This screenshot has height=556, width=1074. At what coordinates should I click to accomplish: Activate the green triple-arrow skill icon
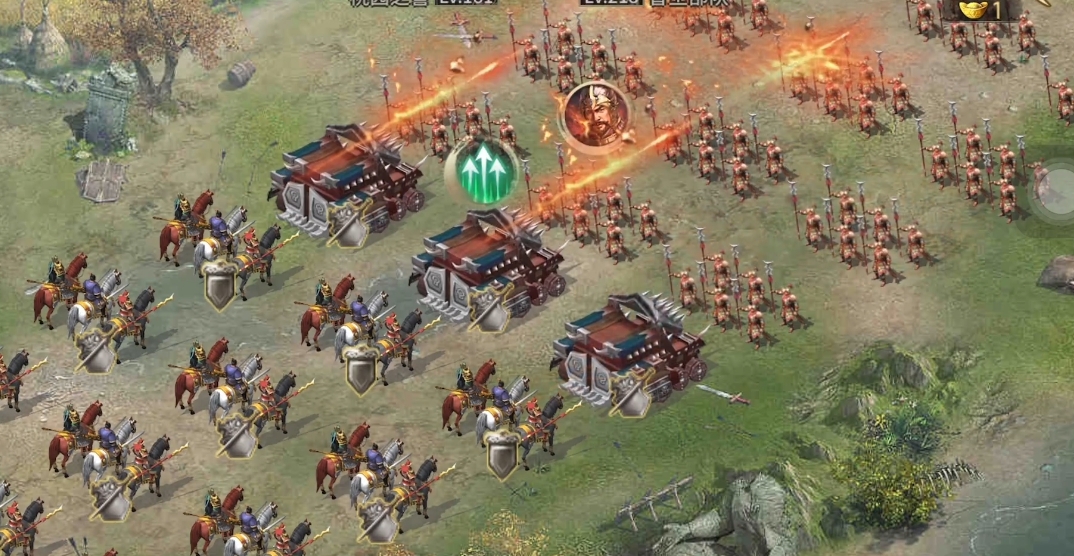(485, 171)
